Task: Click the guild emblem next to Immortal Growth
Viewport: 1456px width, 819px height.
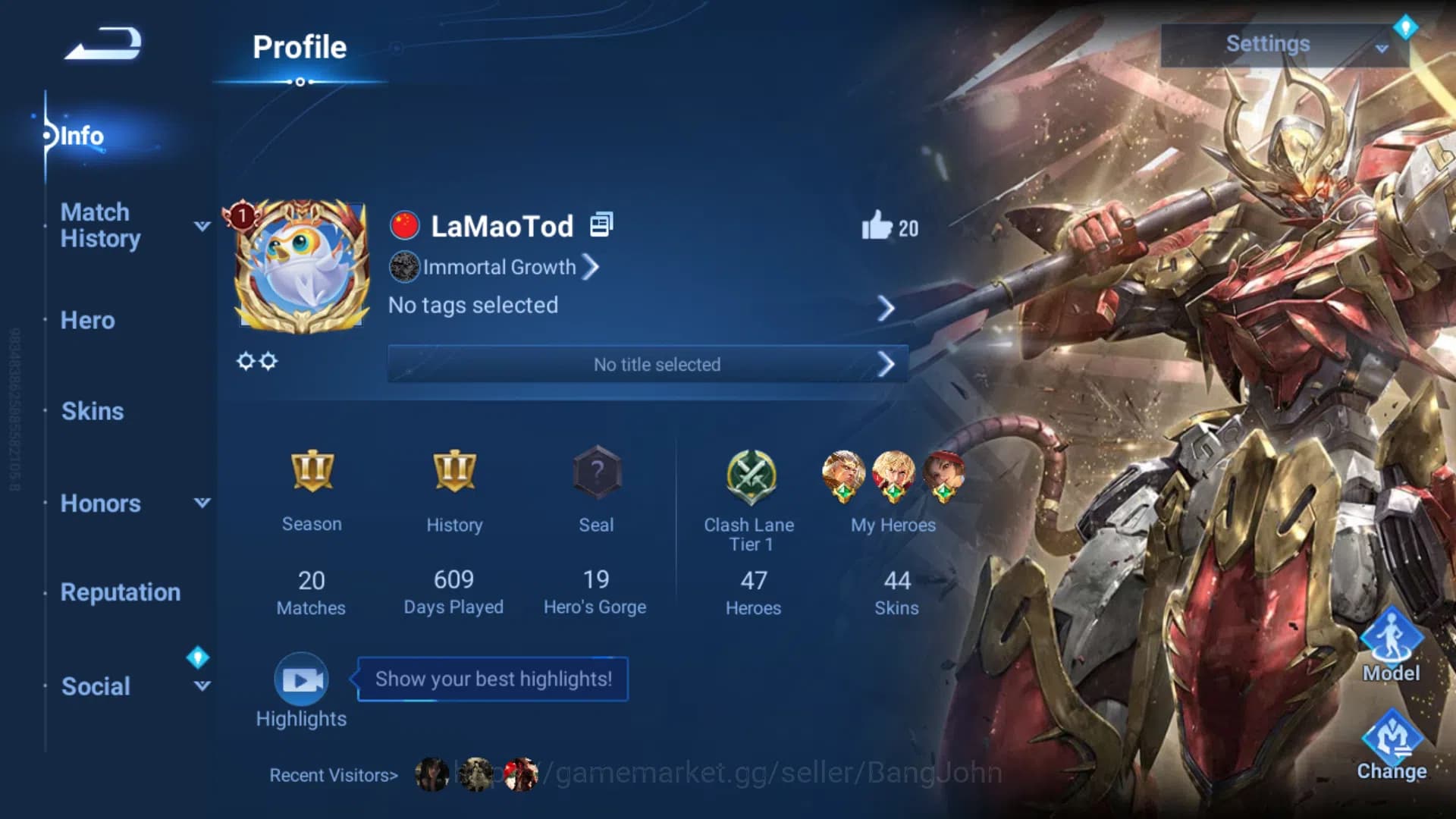Action: [404, 268]
